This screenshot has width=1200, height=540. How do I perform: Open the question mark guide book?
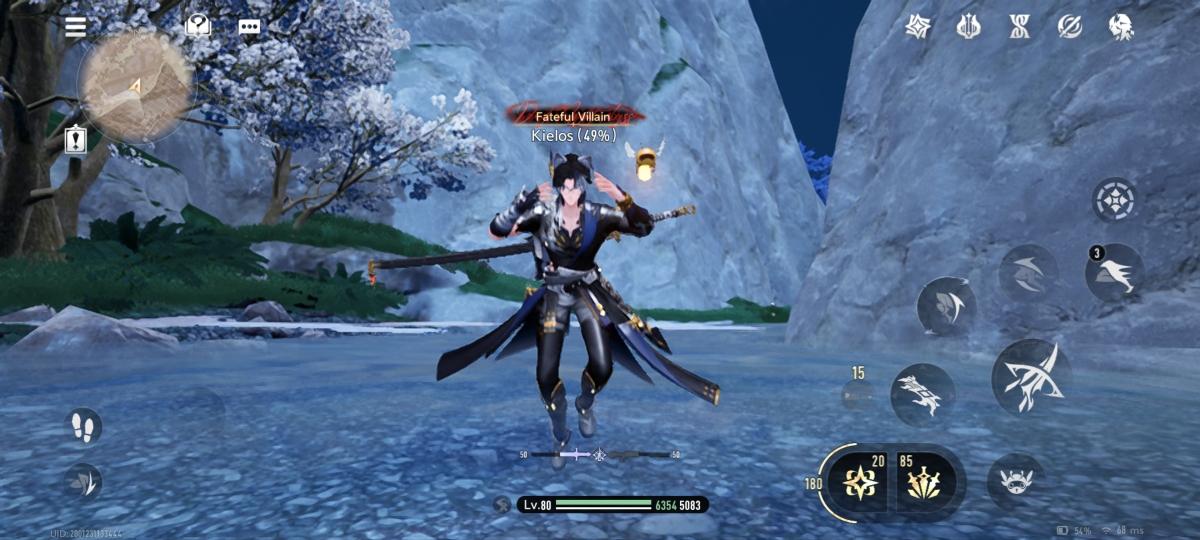pyautogui.click(x=198, y=27)
